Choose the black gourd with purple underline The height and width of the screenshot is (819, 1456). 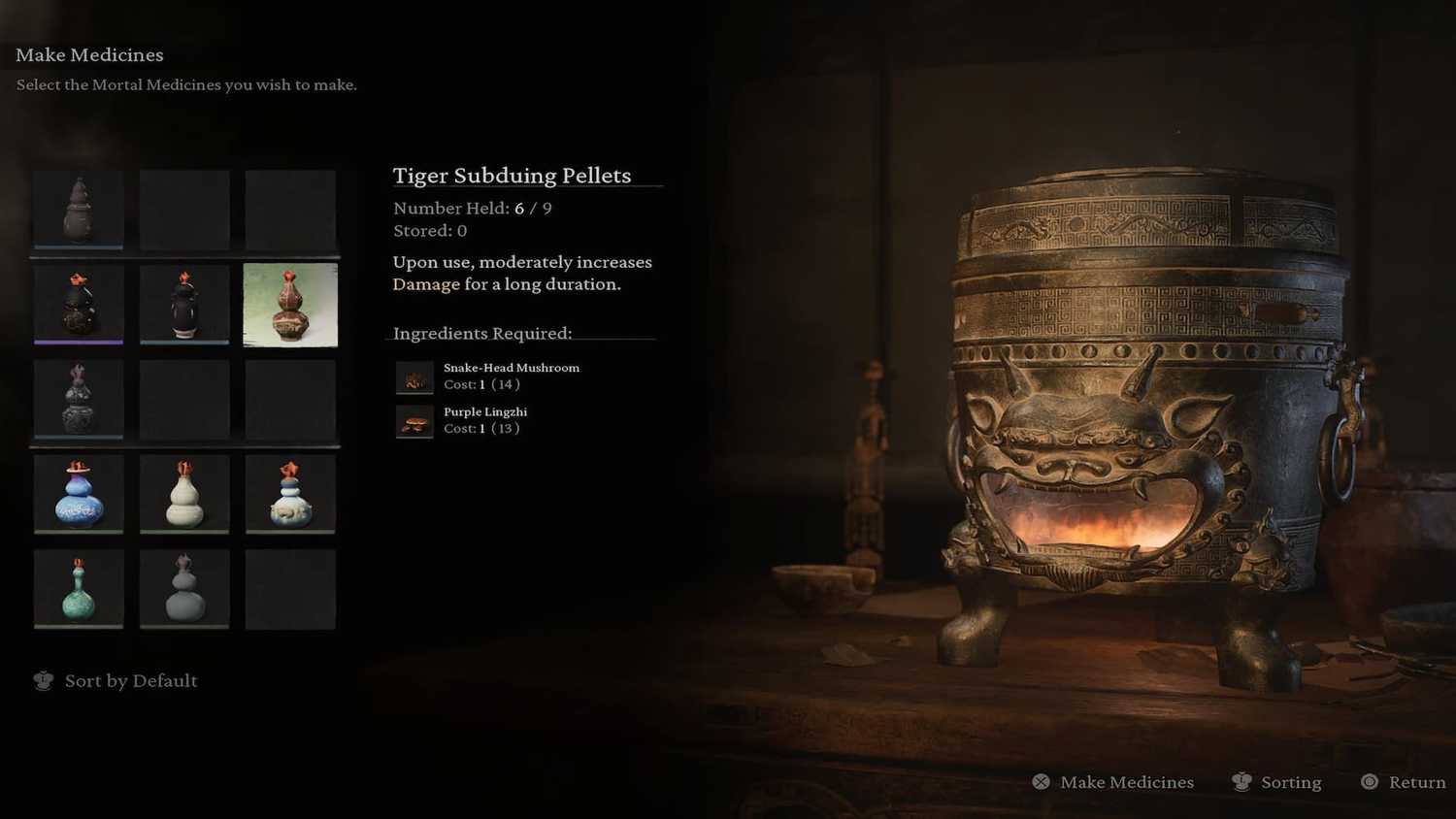pos(79,305)
